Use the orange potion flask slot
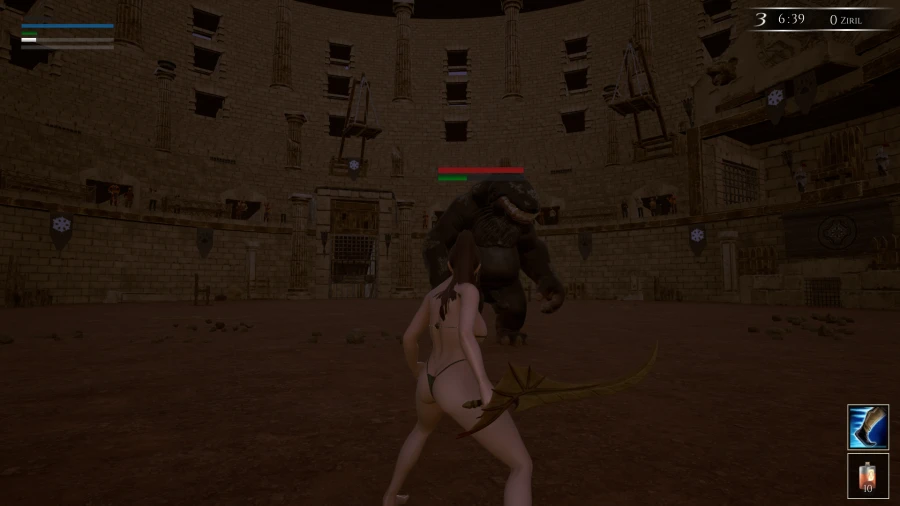The width and height of the screenshot is (900, 506). (x=867, y=475)
